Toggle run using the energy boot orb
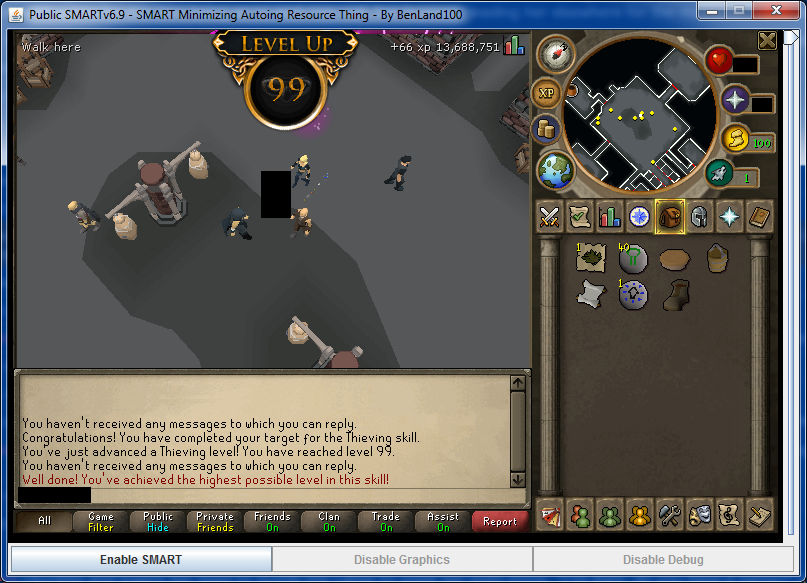 pyautogui.click(x=719, y=173)
